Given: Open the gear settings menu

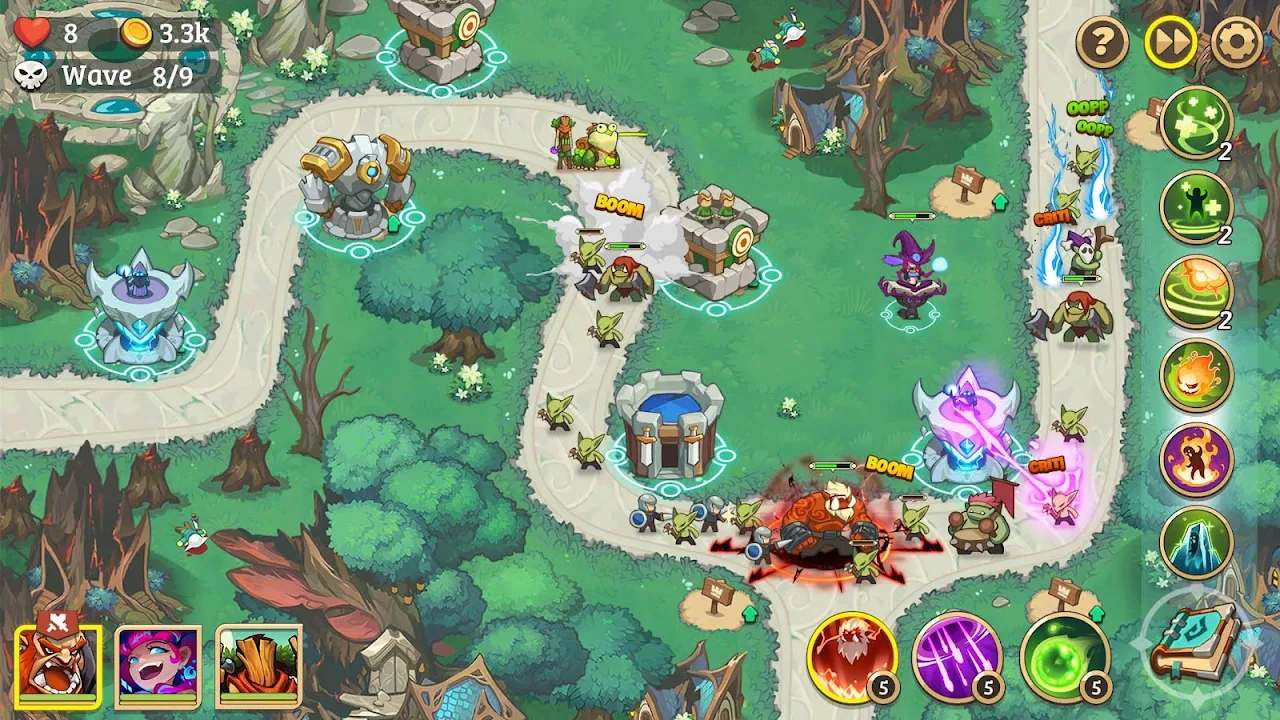Looking at the screenshot, I should click(x=1236, y=43).
